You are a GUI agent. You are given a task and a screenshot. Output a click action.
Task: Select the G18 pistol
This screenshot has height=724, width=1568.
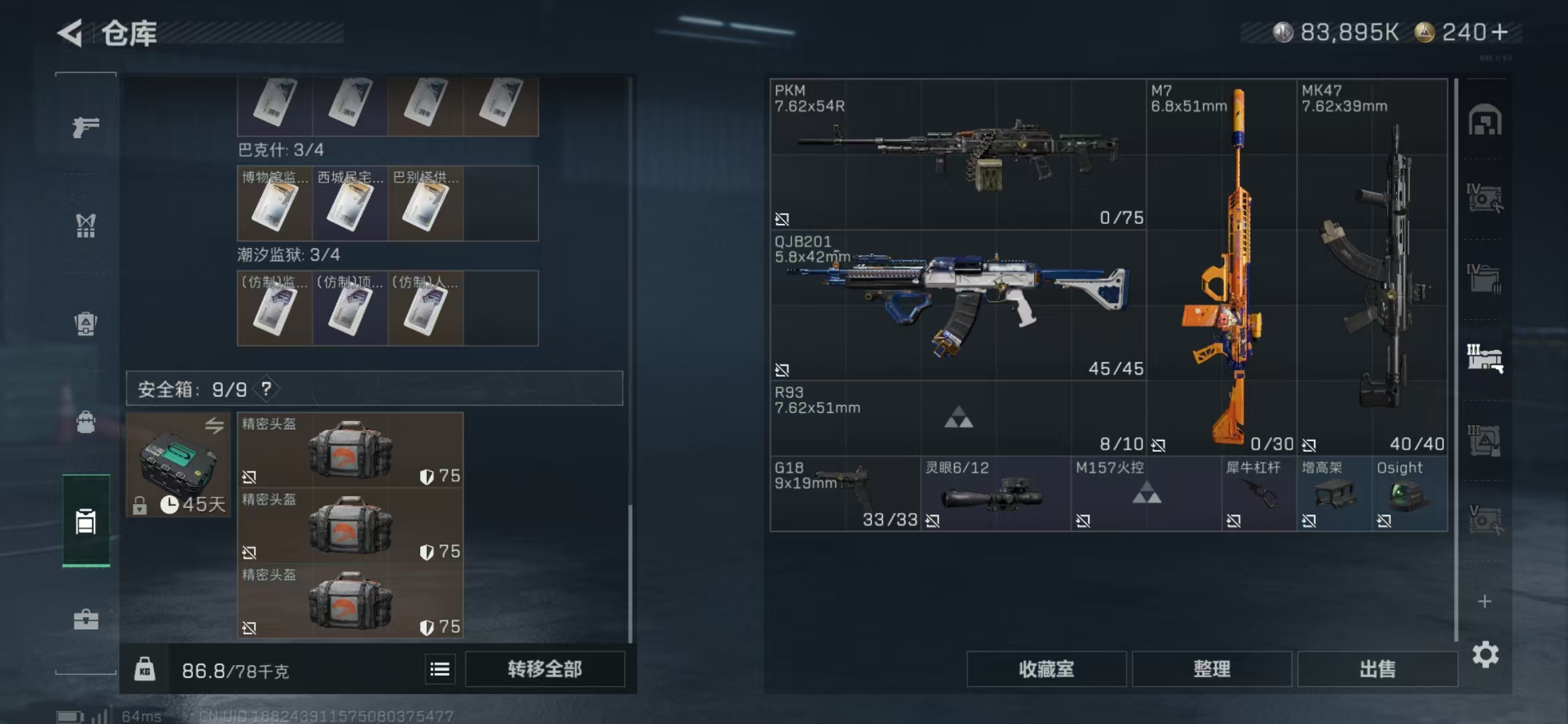(x=844, y=494)
